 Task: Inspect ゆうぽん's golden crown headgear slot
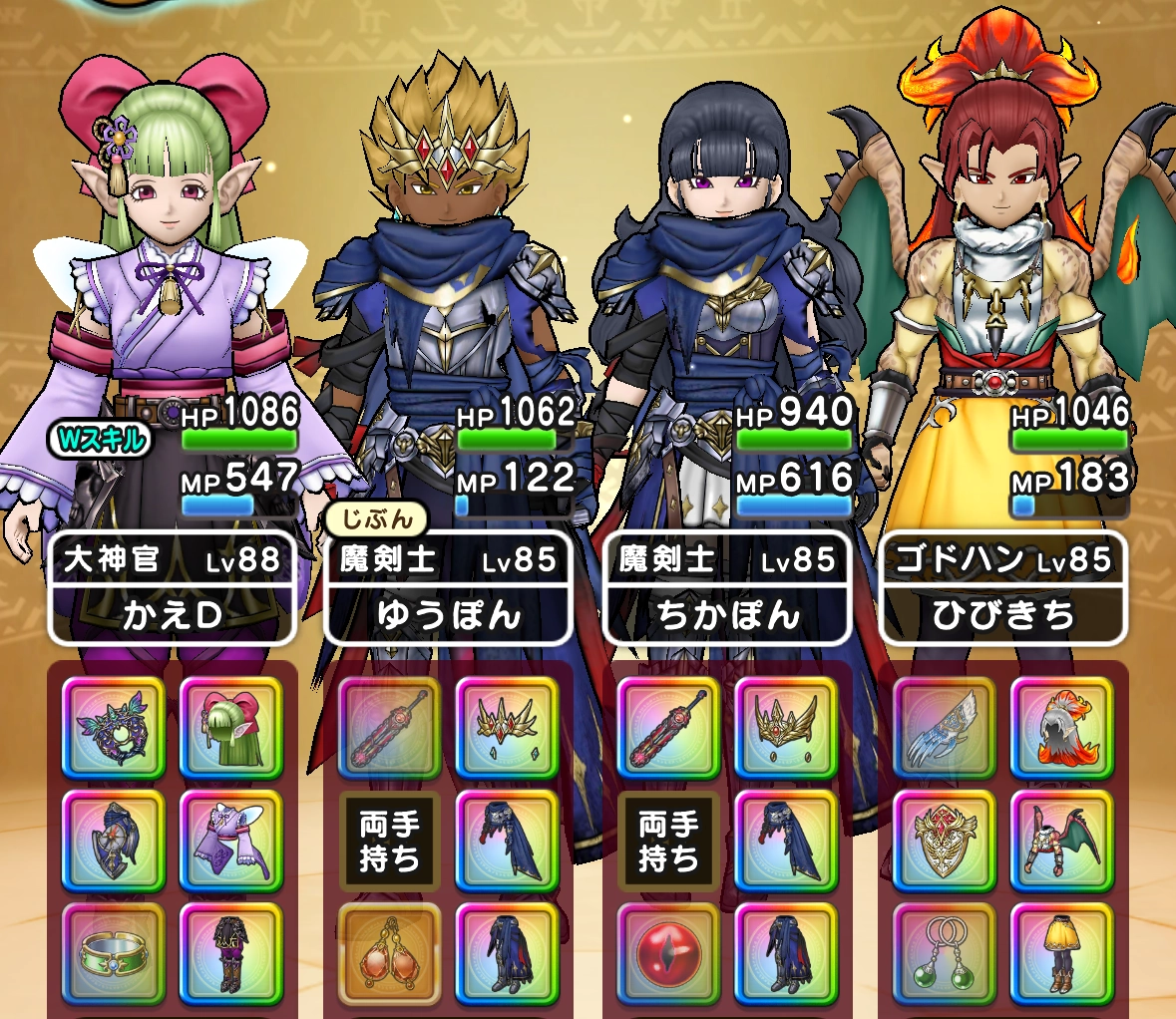pos(507,729)
